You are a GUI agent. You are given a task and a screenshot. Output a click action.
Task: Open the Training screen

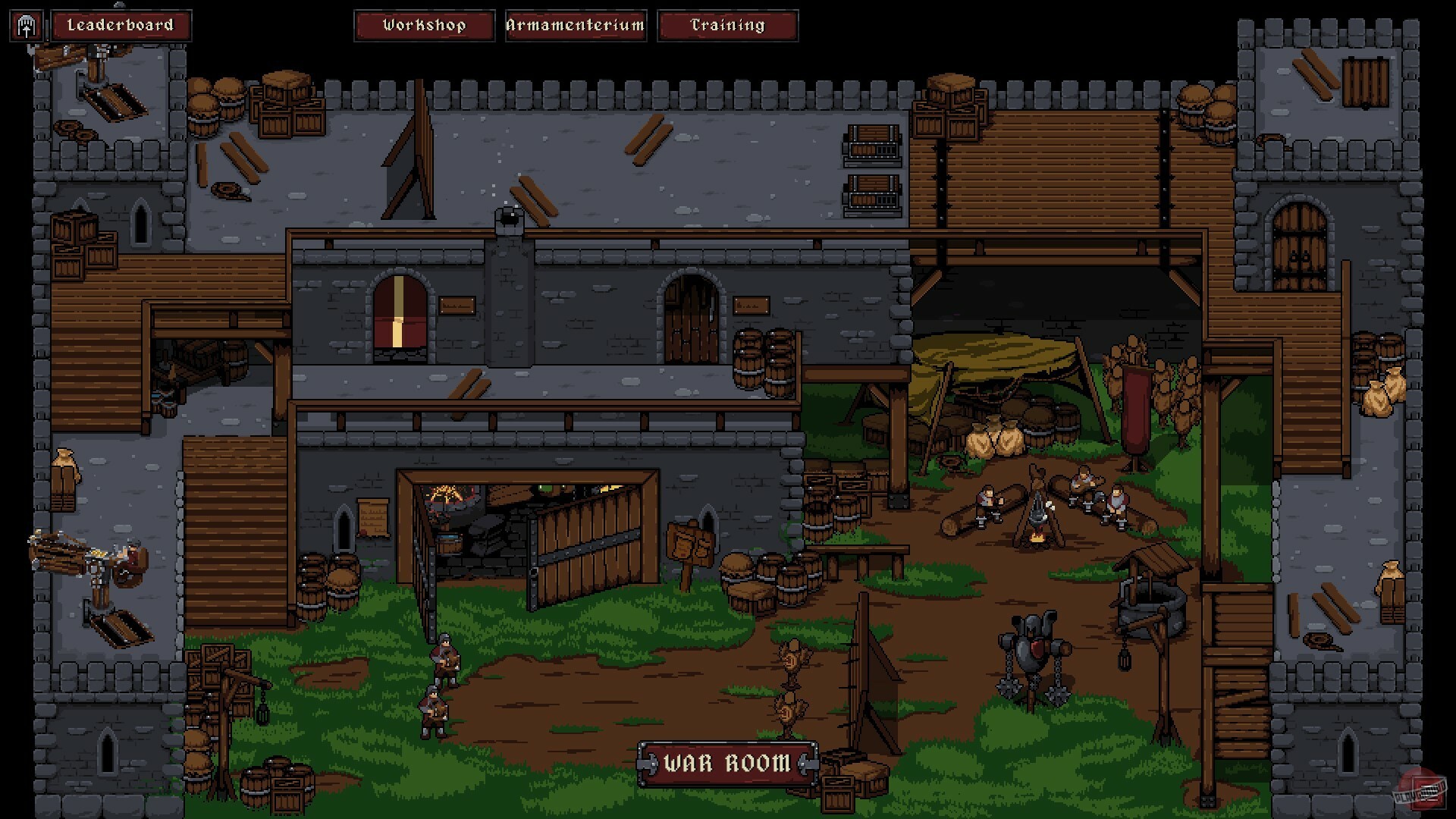726,25
